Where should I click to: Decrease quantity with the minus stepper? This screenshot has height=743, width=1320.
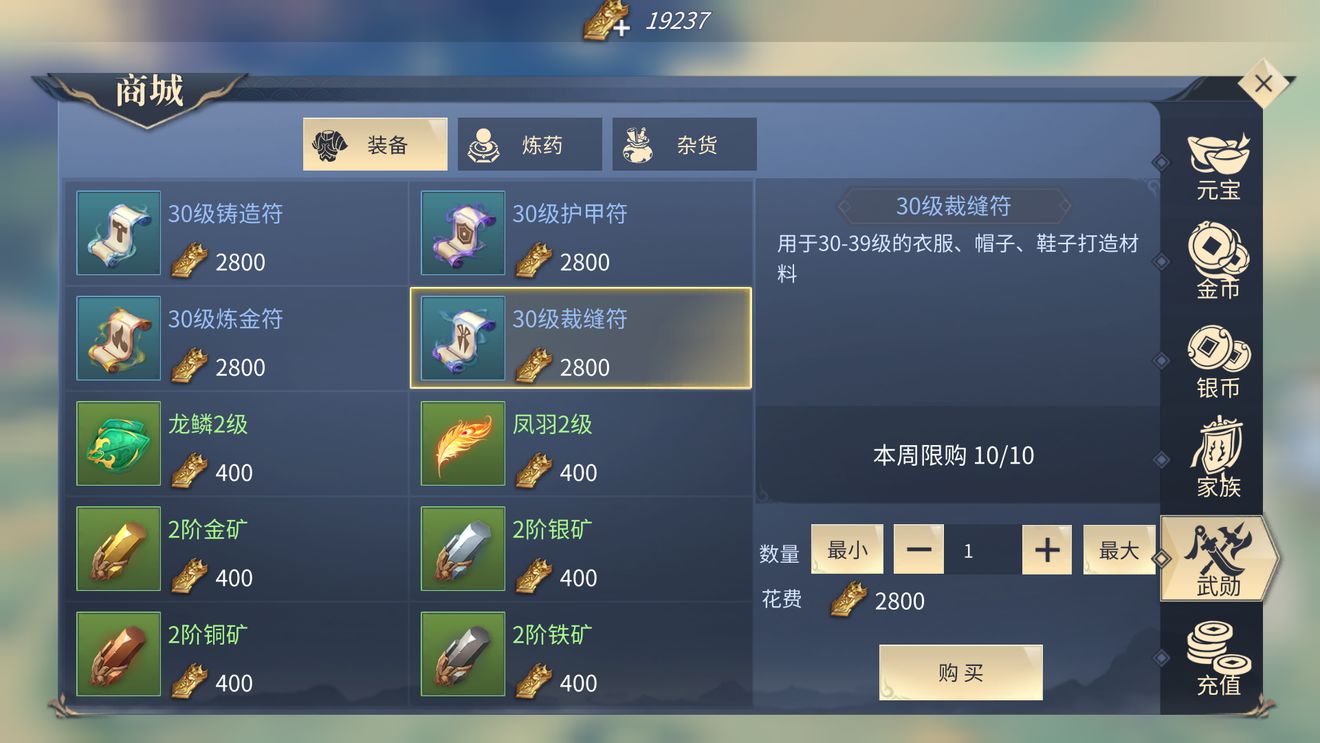[919, 549]
